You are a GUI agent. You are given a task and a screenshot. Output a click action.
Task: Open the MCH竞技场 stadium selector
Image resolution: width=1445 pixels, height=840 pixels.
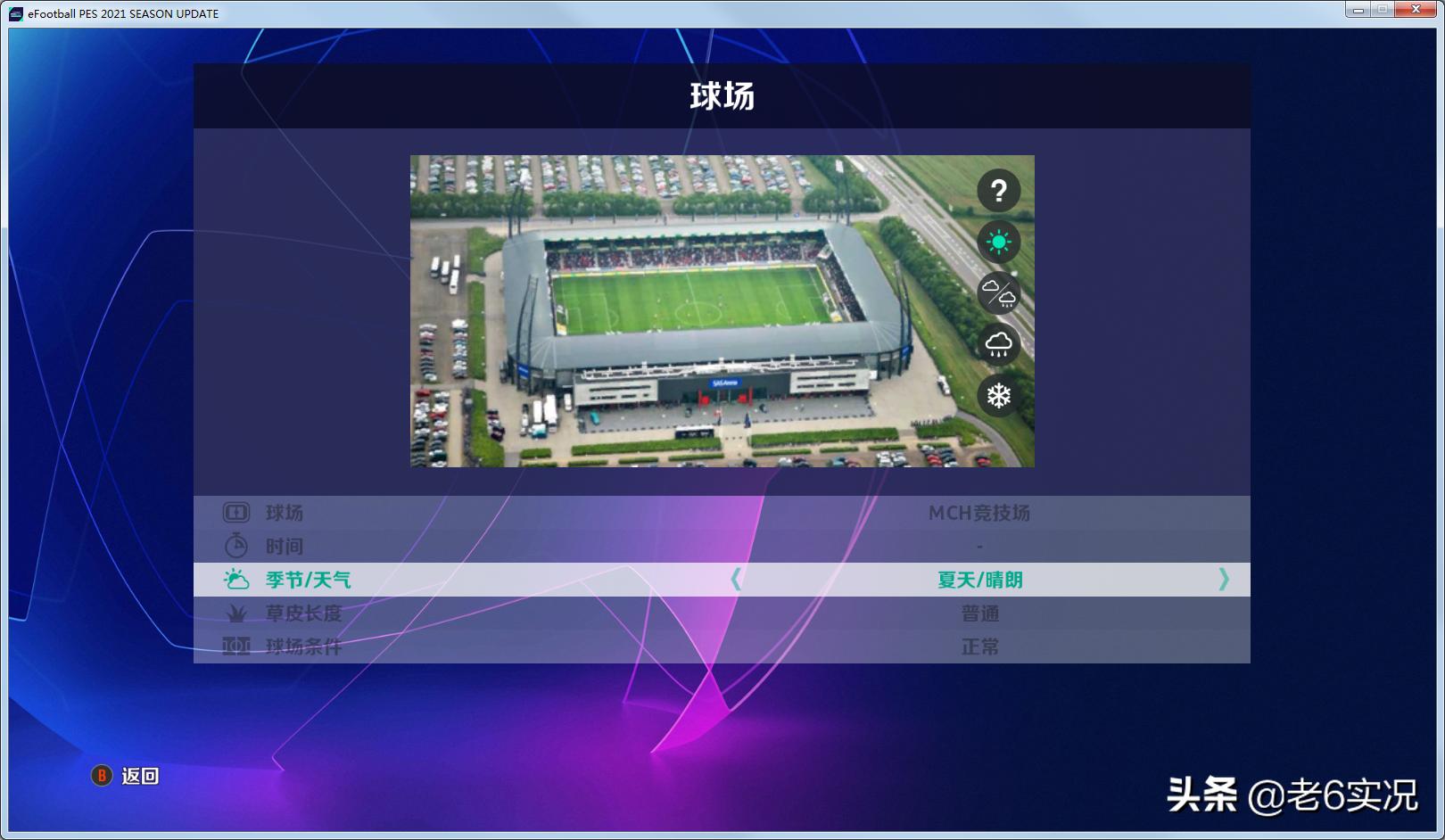coord(978,513)
